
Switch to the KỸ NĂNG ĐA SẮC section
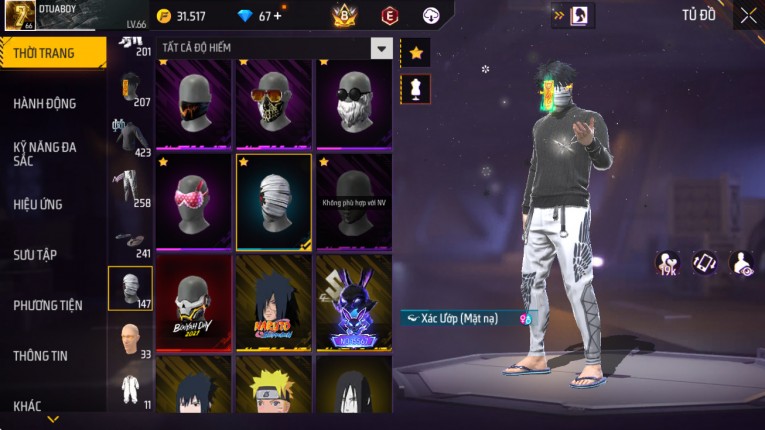point(45,153)
